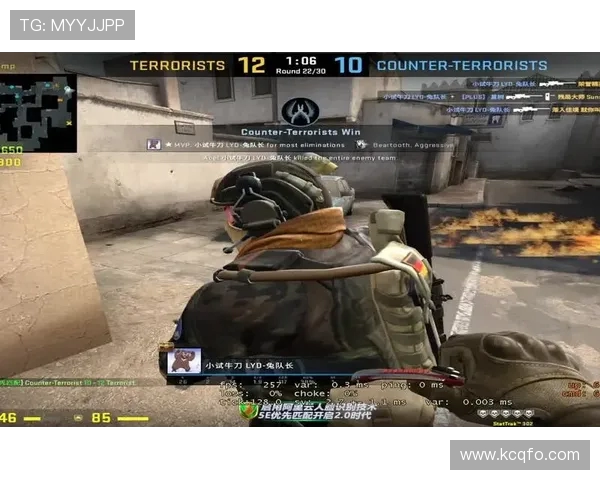Click the radar minimap
This screenshot has height=480, width=600.
38,112
